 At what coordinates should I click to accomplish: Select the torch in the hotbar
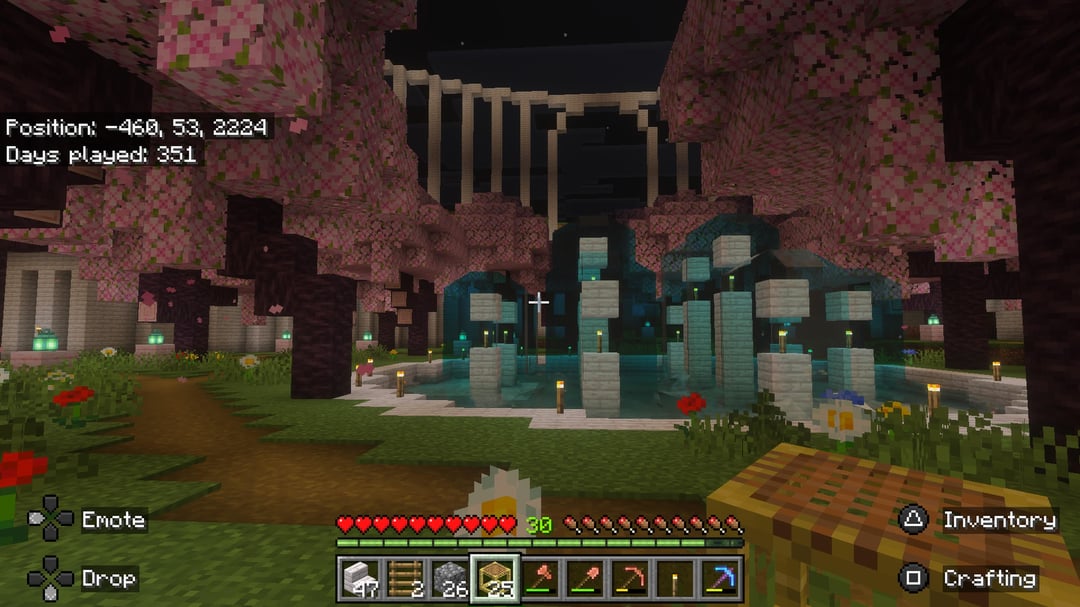675,578
